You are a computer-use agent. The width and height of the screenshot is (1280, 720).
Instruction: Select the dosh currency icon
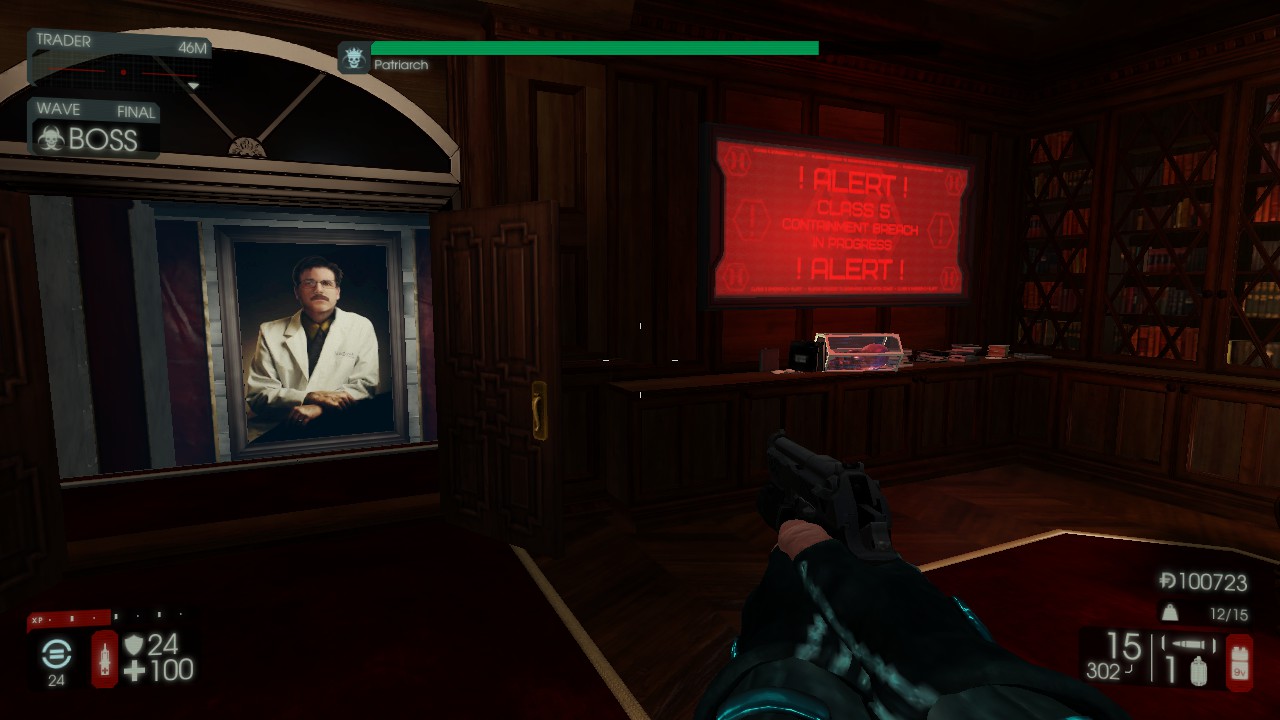click(1167, 582)
